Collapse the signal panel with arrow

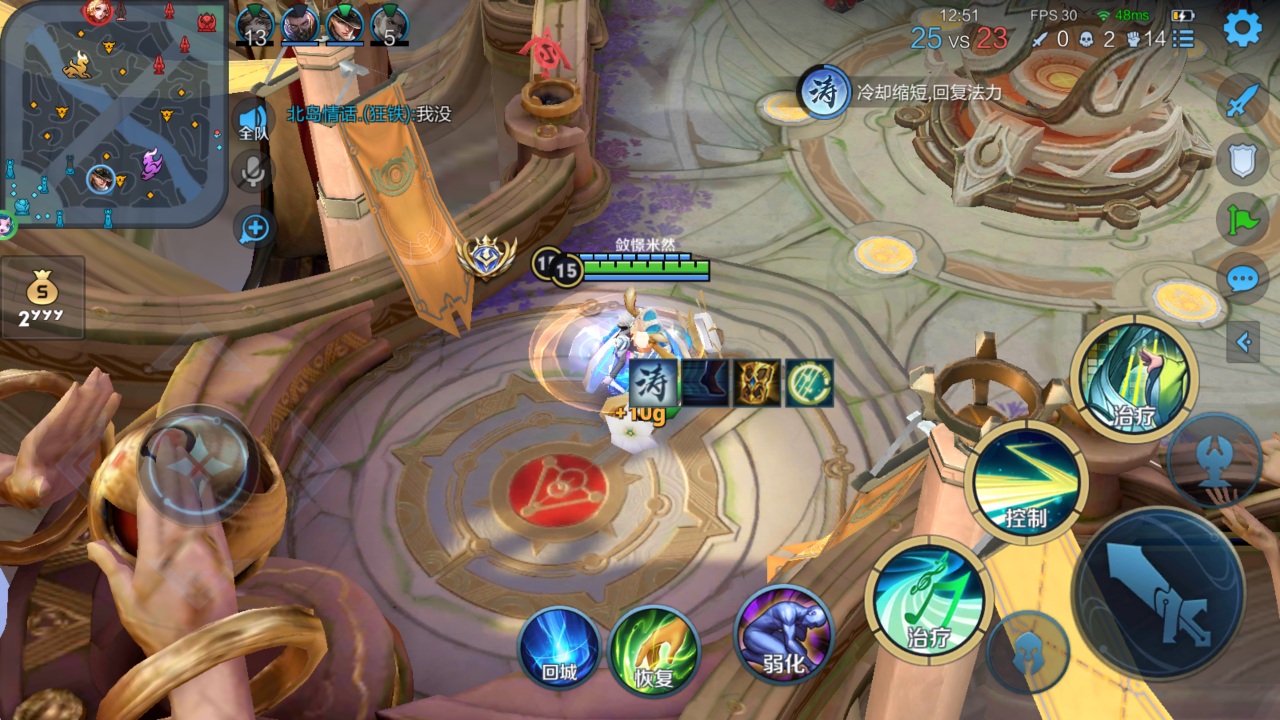[1243, 342]
